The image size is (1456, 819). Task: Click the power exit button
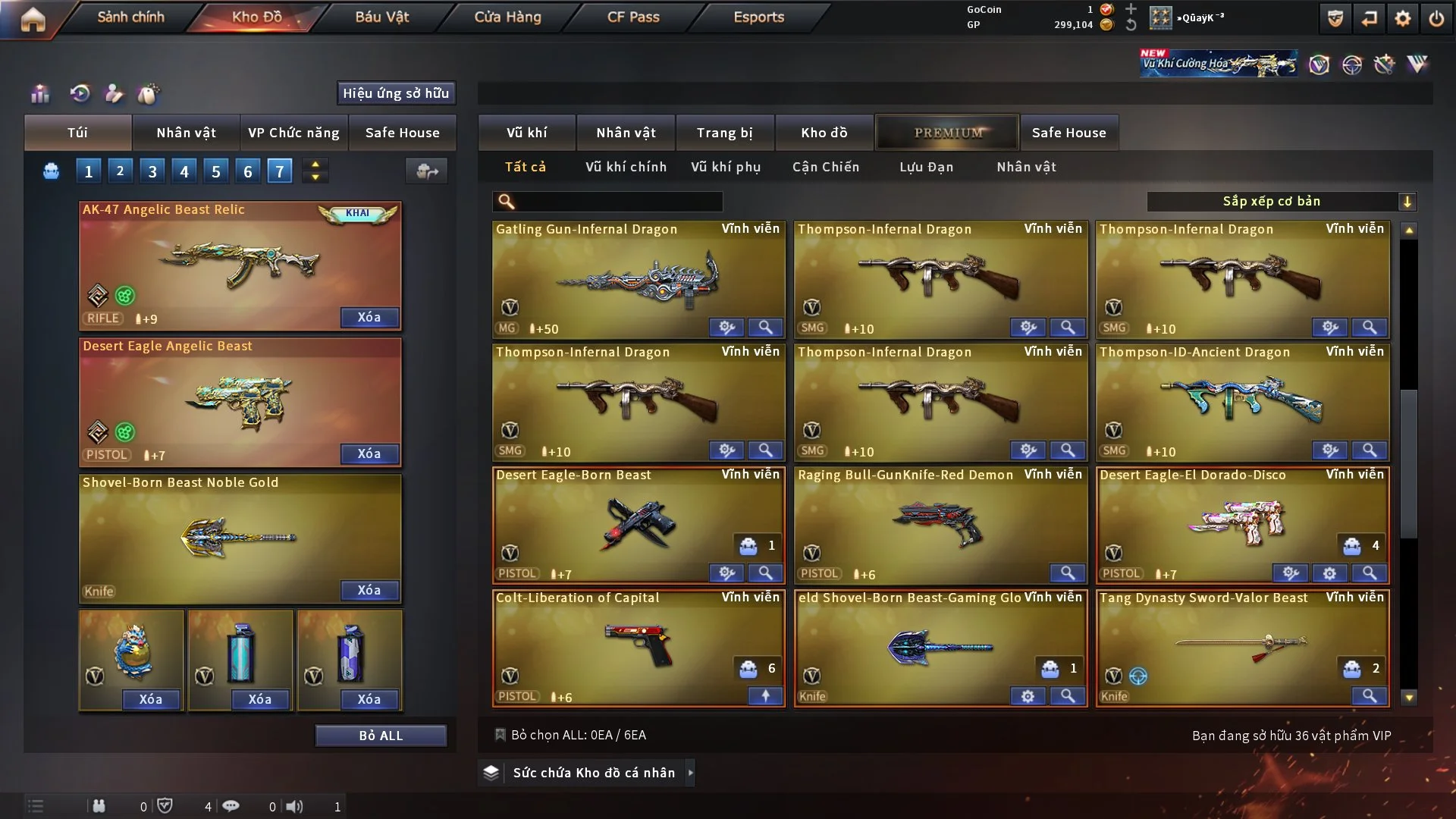click(1436, 18)
